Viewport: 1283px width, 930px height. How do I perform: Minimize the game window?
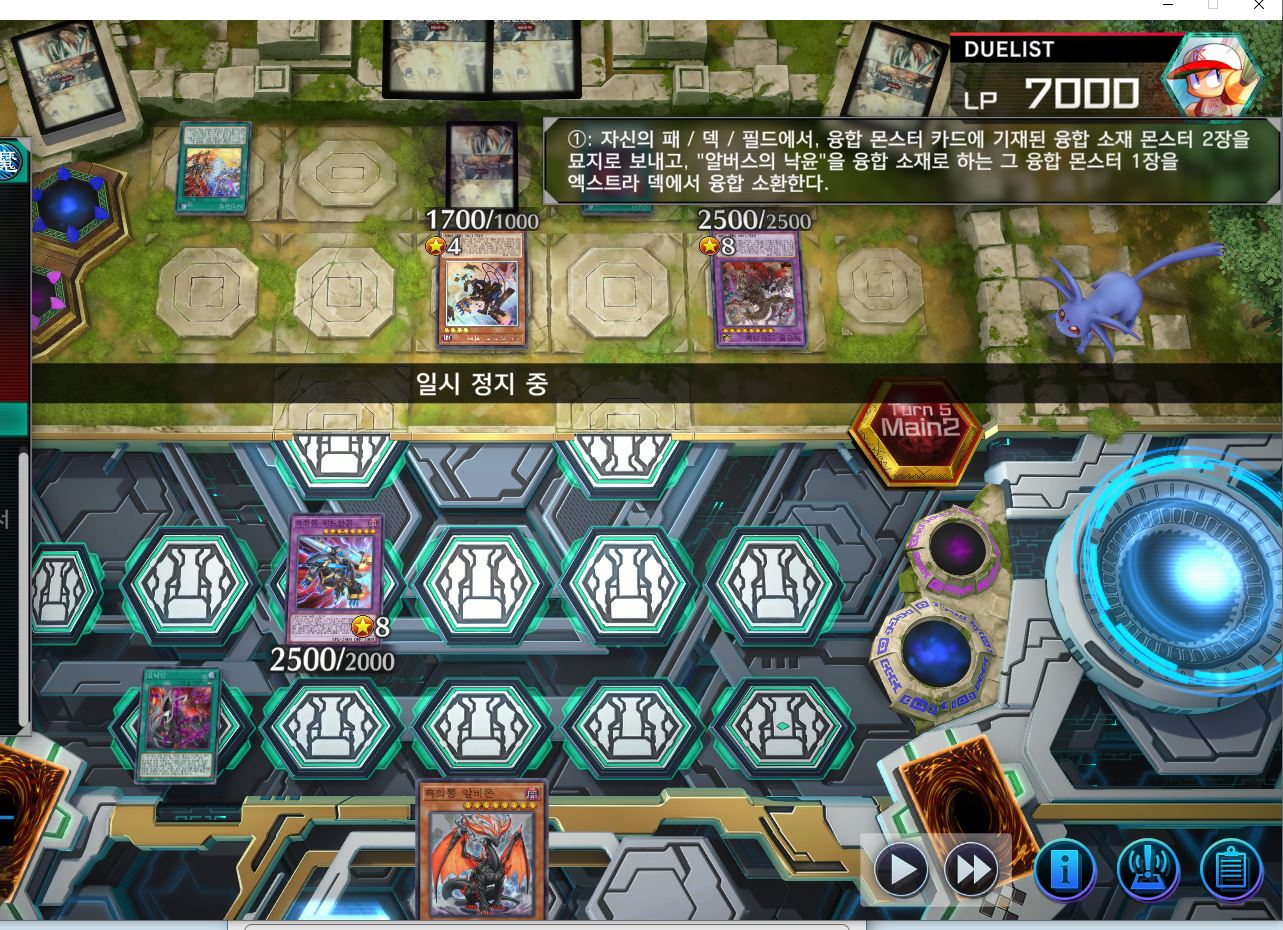[1168, 6]
